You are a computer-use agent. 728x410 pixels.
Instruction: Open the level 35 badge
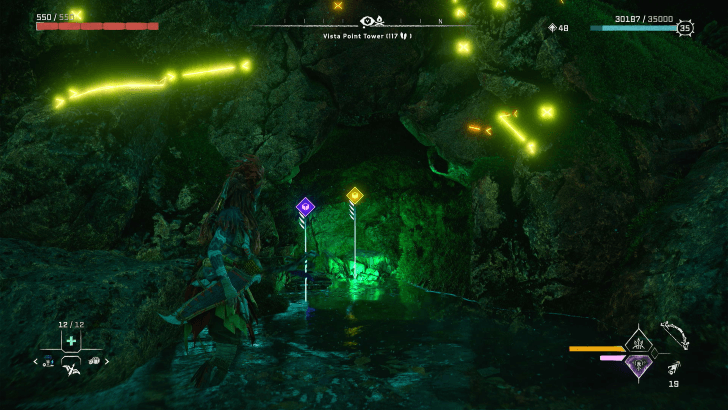pyautogui.click(x=685, y=28)
